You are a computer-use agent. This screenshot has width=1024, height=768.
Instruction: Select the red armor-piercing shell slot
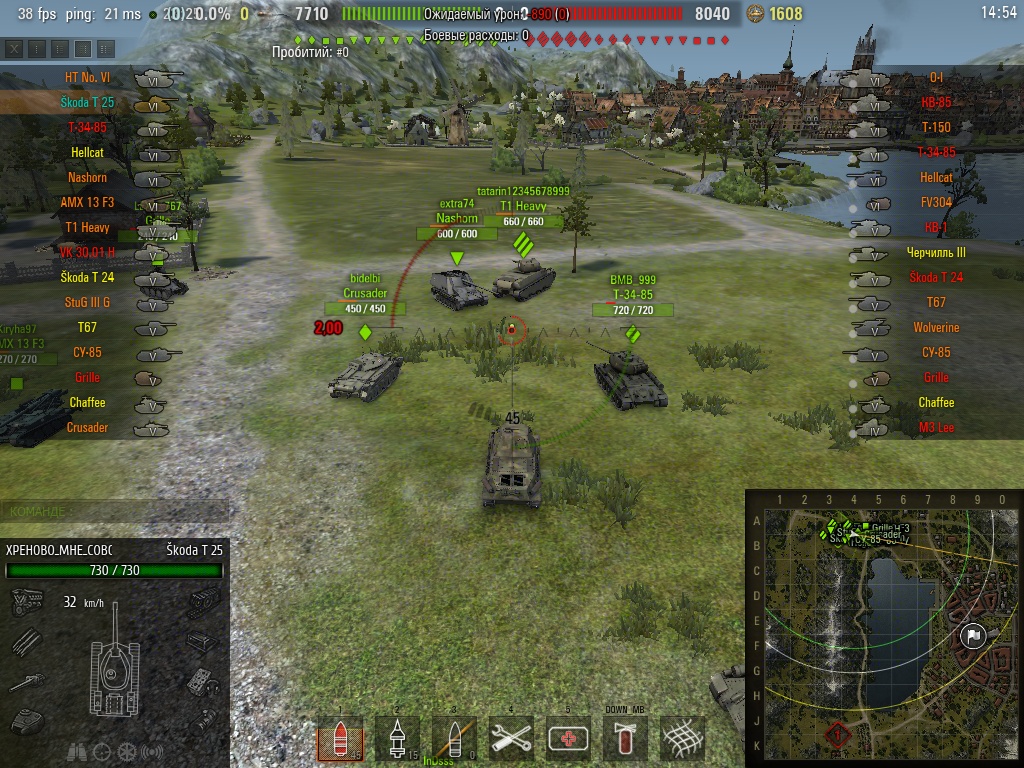340,739
